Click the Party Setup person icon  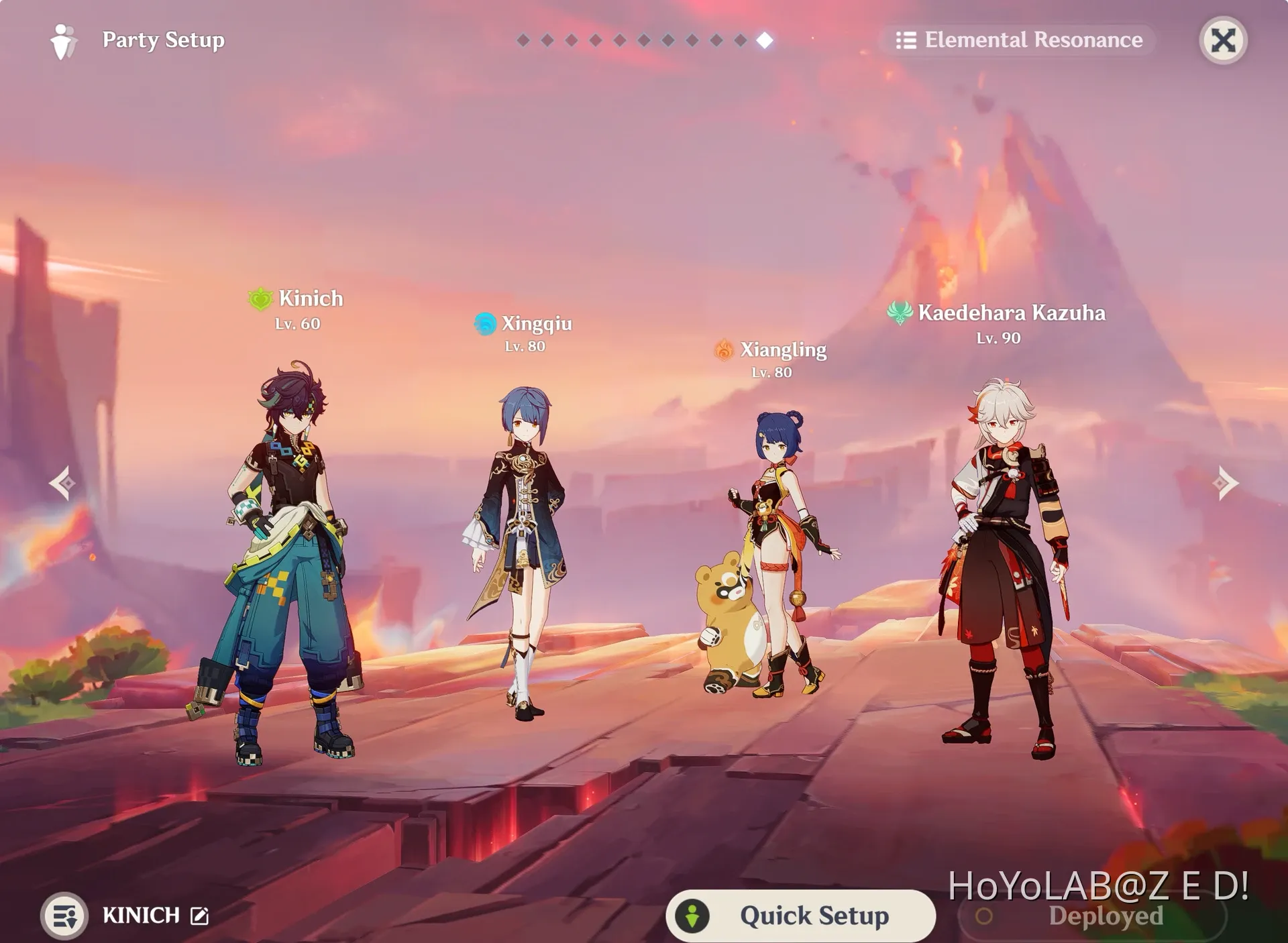64,40
